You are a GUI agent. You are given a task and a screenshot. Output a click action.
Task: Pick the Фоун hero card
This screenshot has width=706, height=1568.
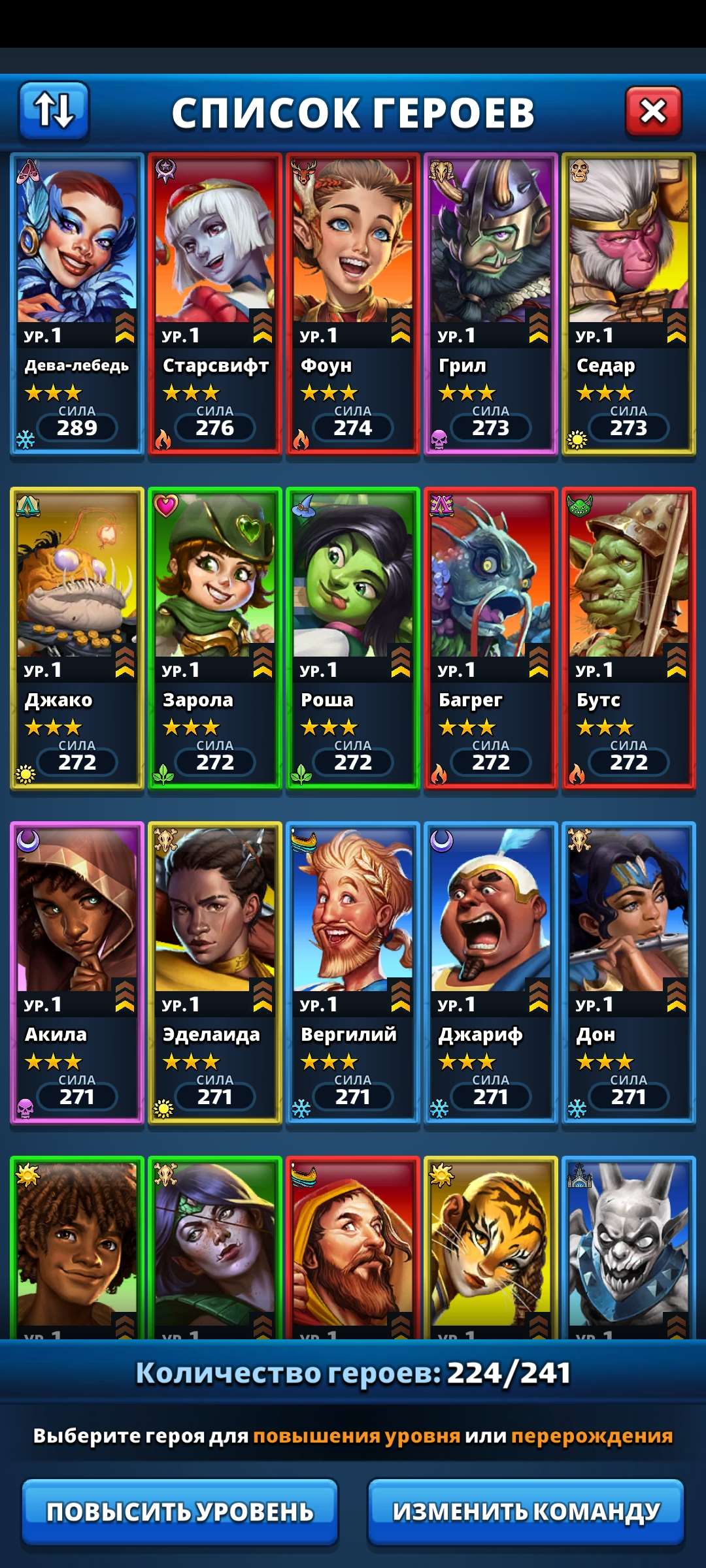coord(353,304)
